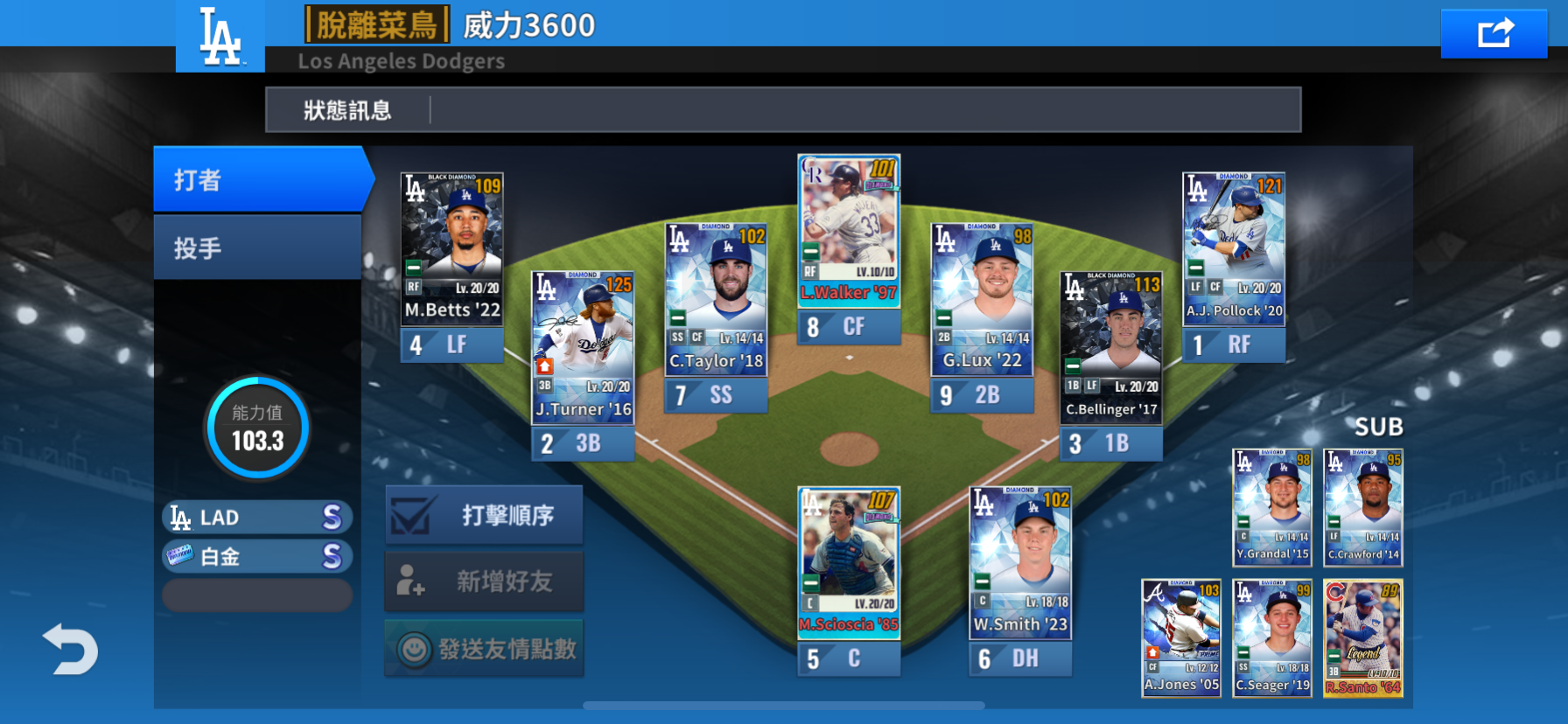Click the 新增好友 button
1568x724 pixels.
[484, 581]
